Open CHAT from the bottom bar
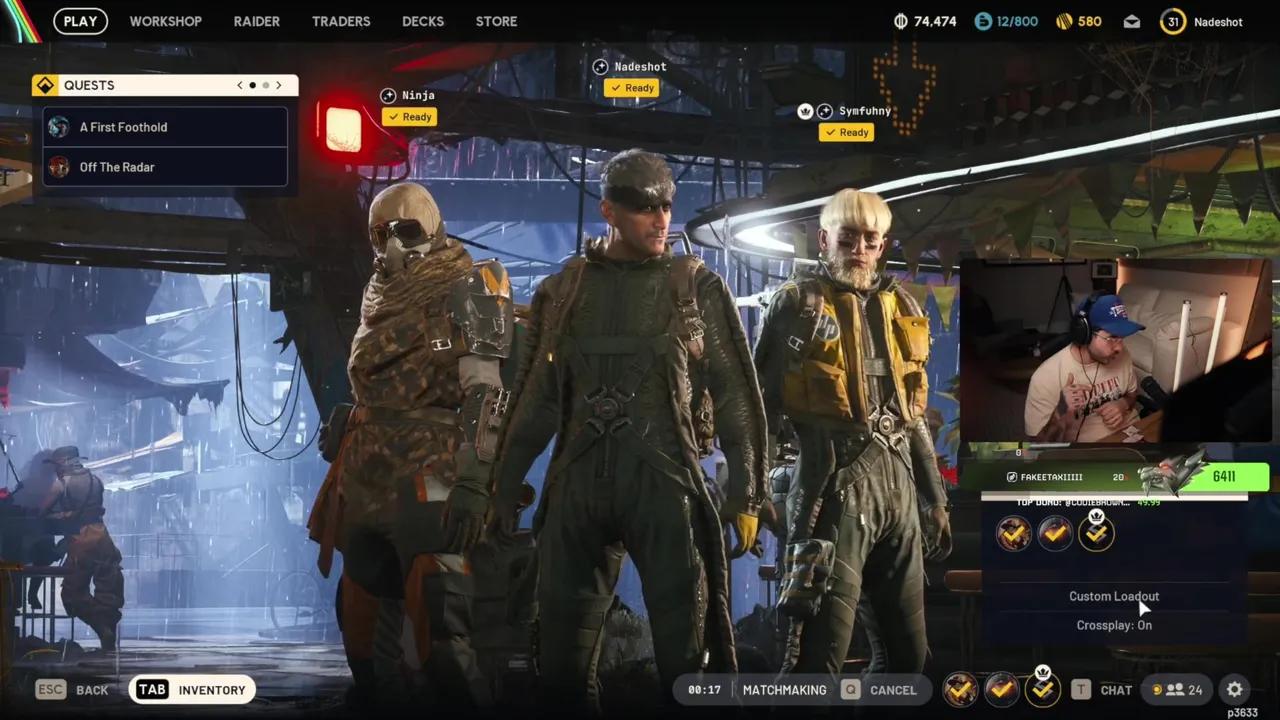 point(1115,689)
